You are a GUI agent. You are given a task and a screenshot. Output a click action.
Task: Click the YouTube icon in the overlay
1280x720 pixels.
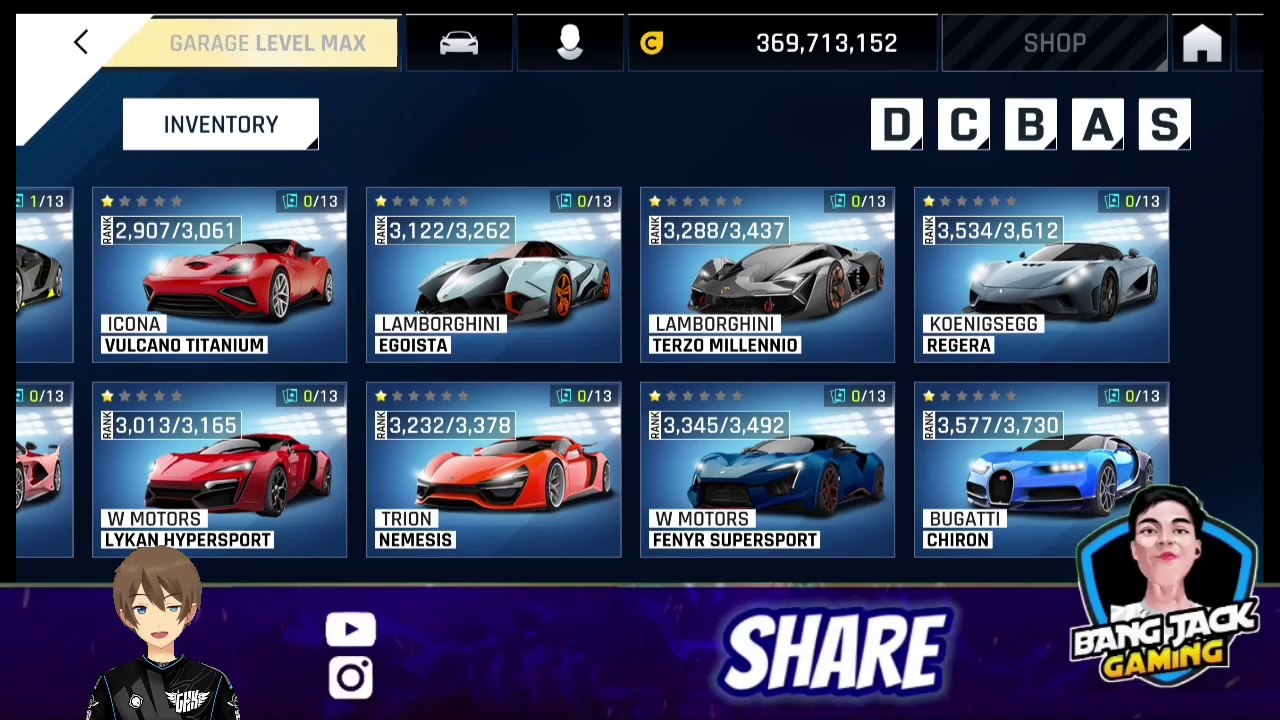(x=351, y=629)
